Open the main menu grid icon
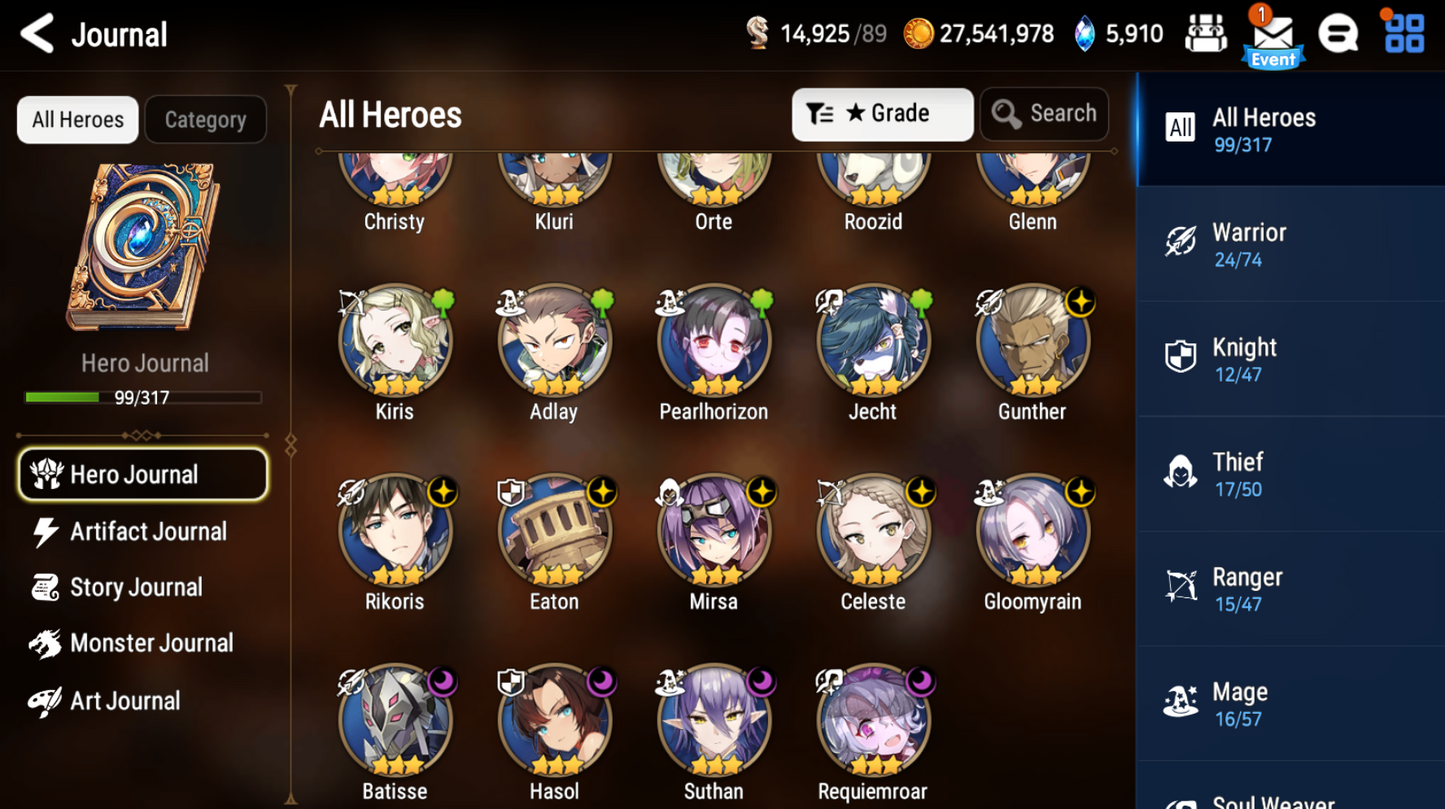The width and height of the screenshot is (1445, 809). pos(1403,33)
